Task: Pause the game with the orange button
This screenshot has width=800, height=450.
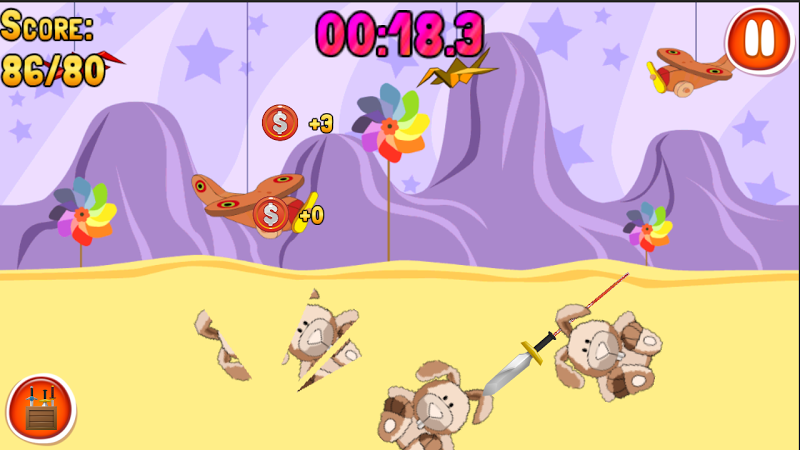Action: point(759,39)
